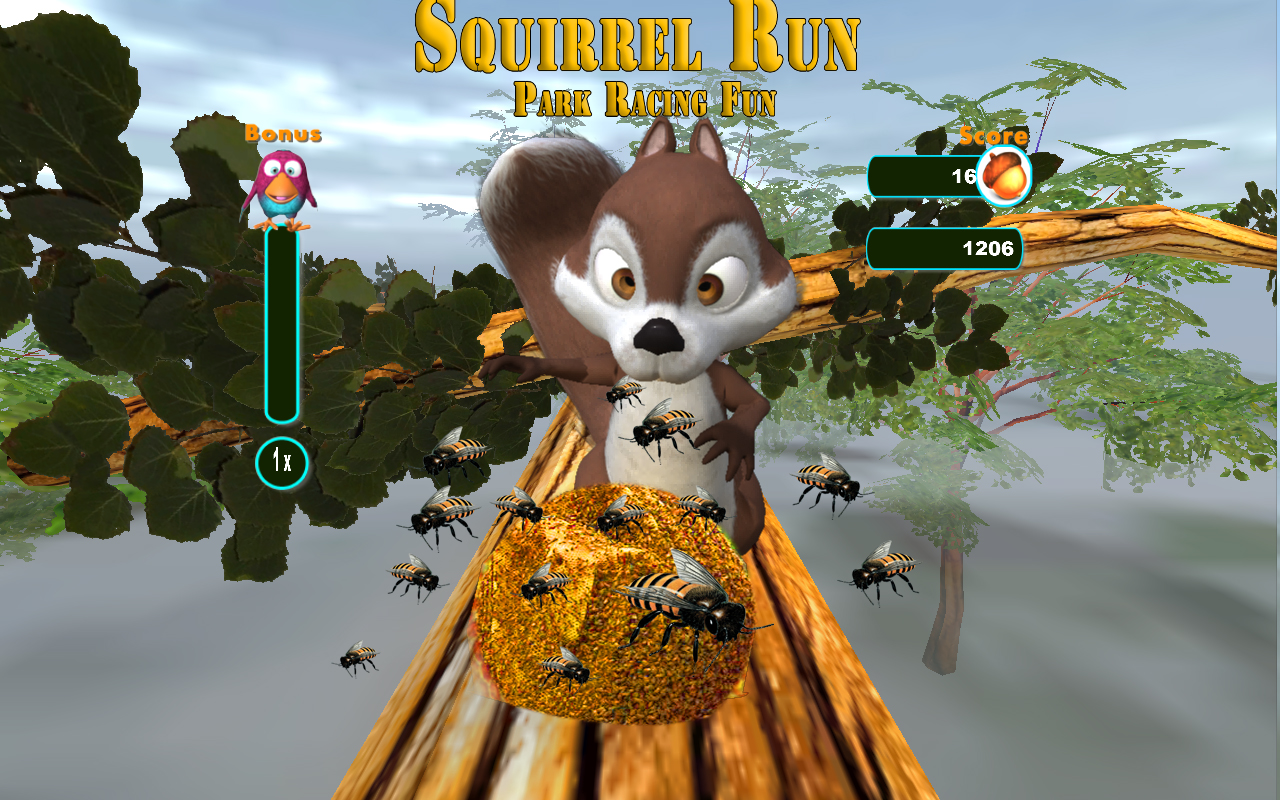Select the Squirrel Run title

tap(640, 38)
